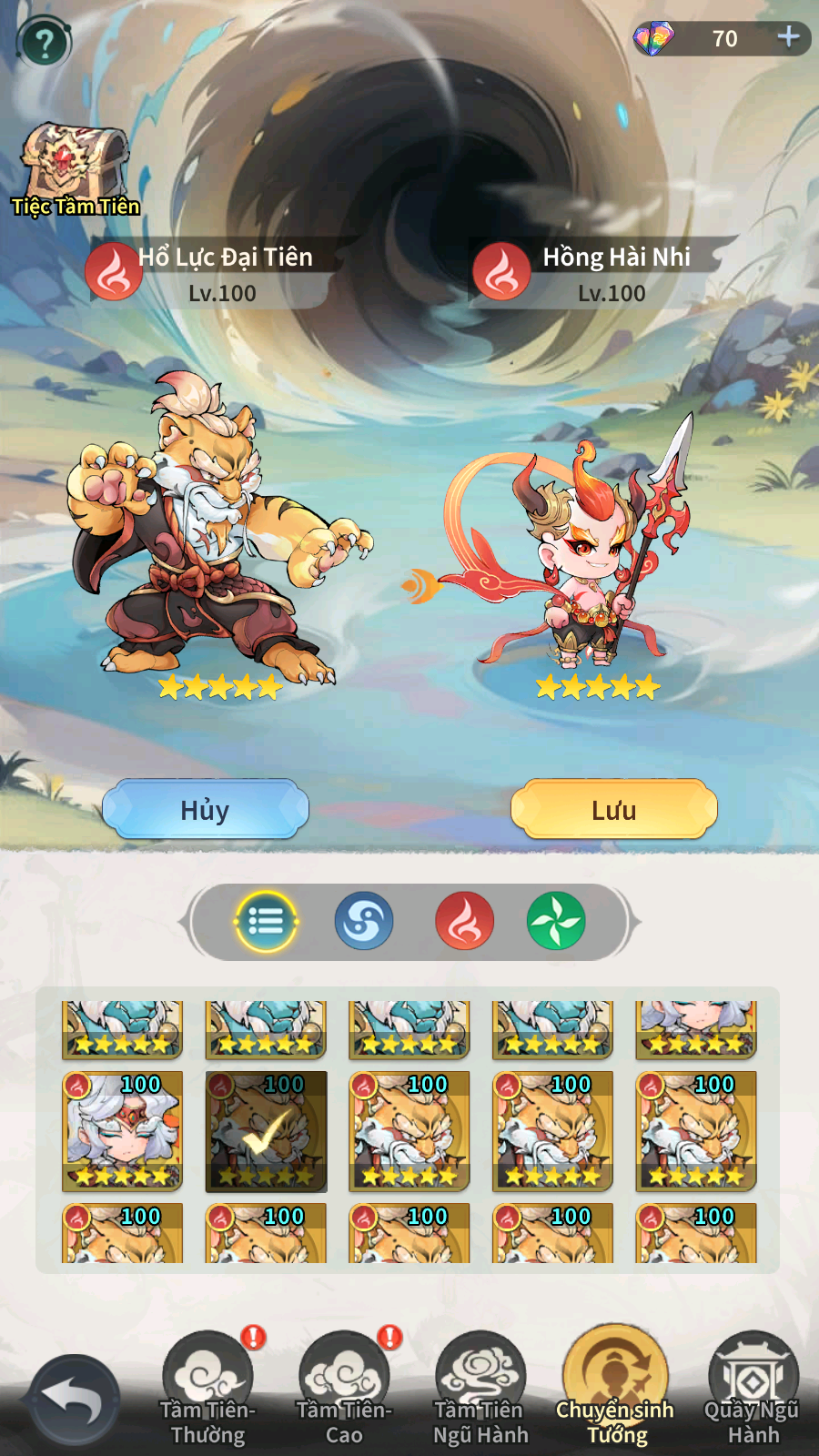Open the help question mark
This screenshot has width=819, height=1456.
[44, 42]
